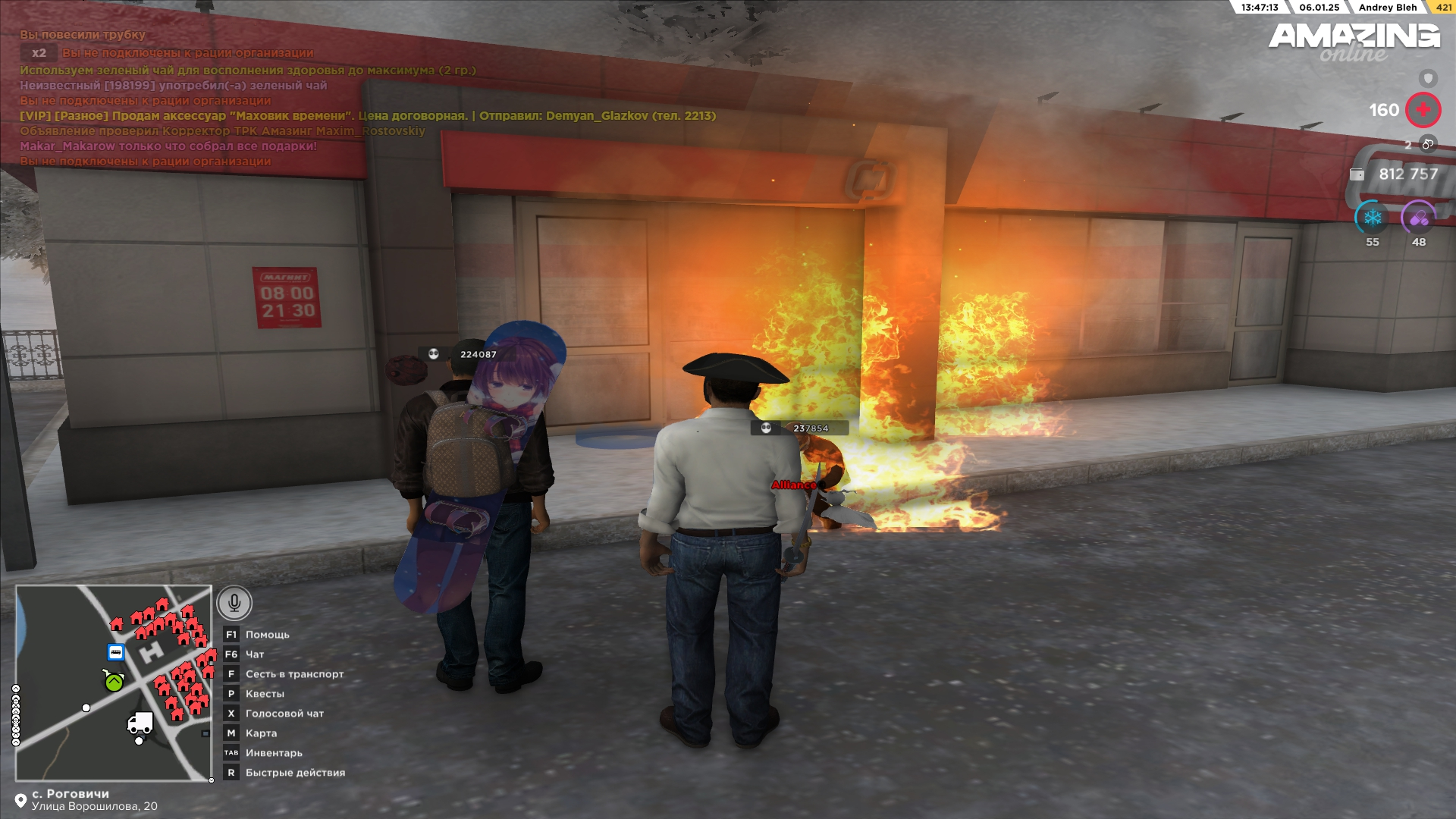Click the location pin beside с. Роговичи
The image size is (1456, 819).
click(x=20, y=801)
